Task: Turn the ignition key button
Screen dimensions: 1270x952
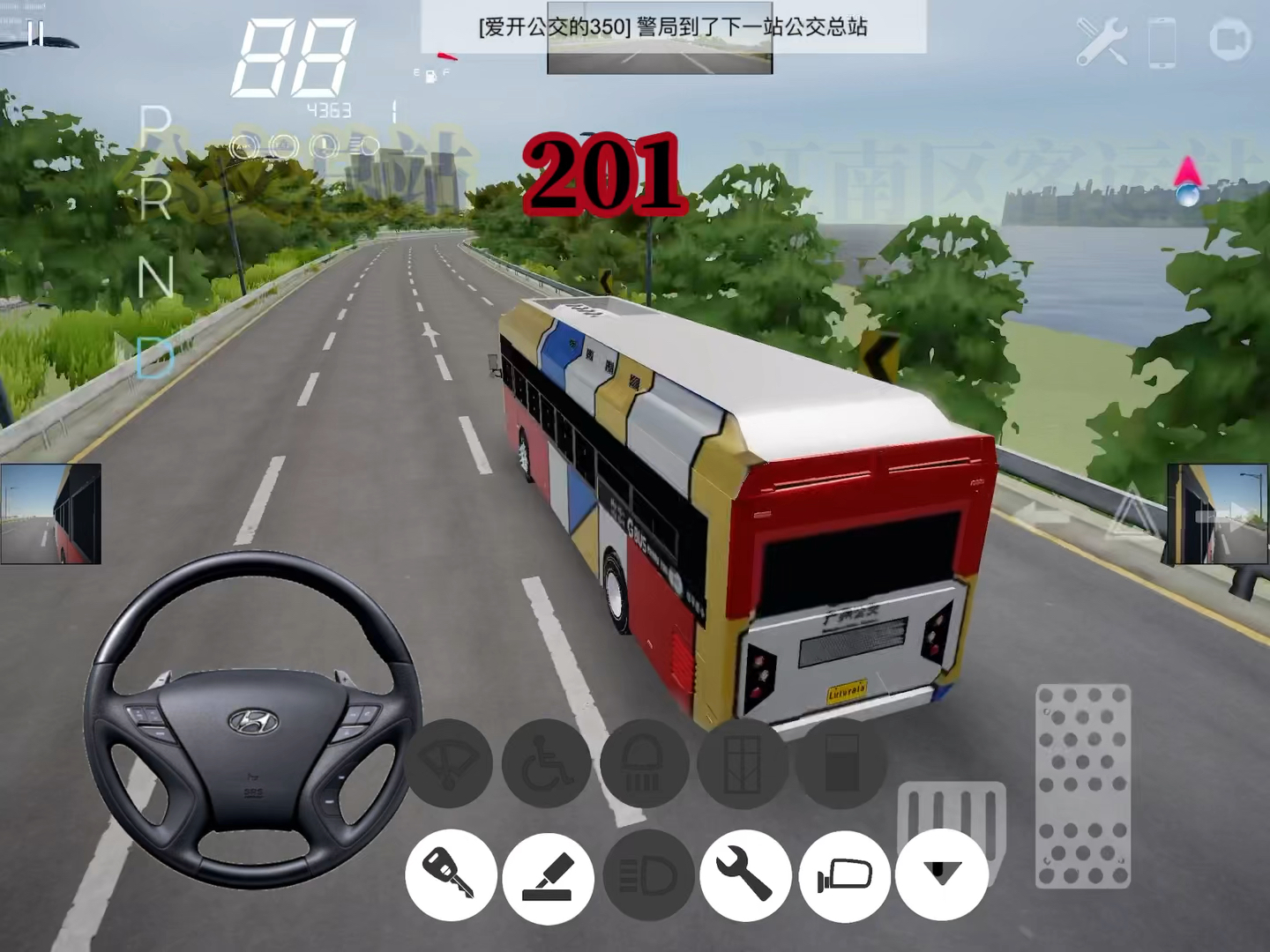Action: click(x=451, y=875)
